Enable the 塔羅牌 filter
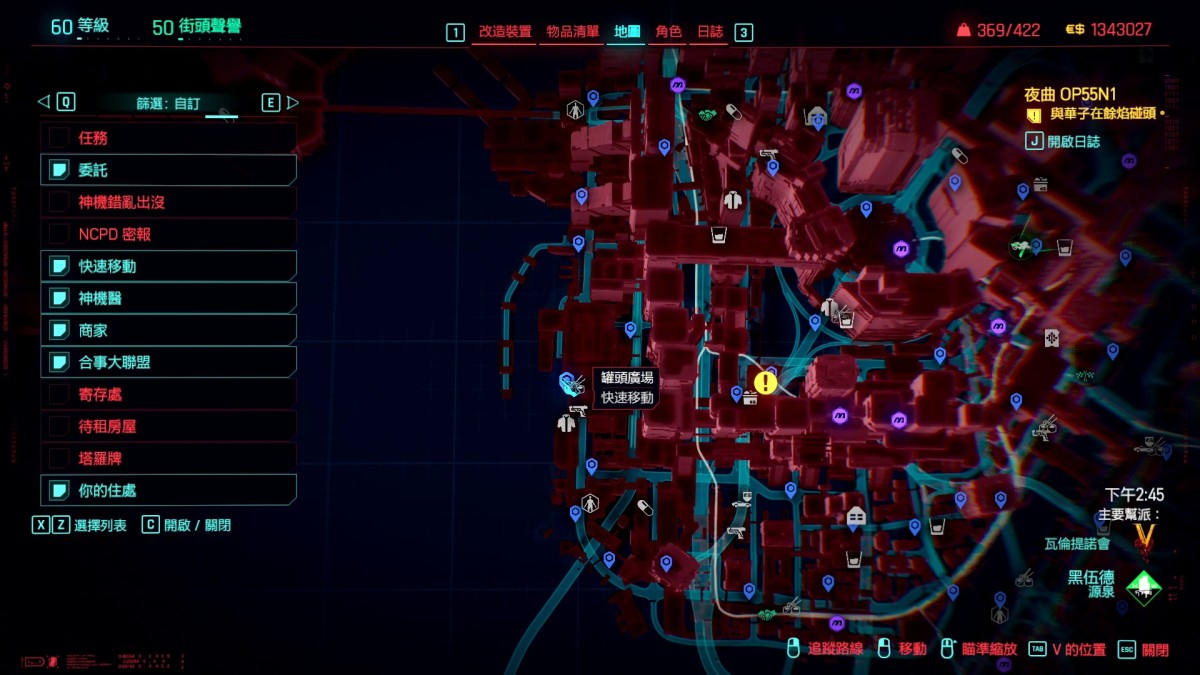 click(168, 458)
